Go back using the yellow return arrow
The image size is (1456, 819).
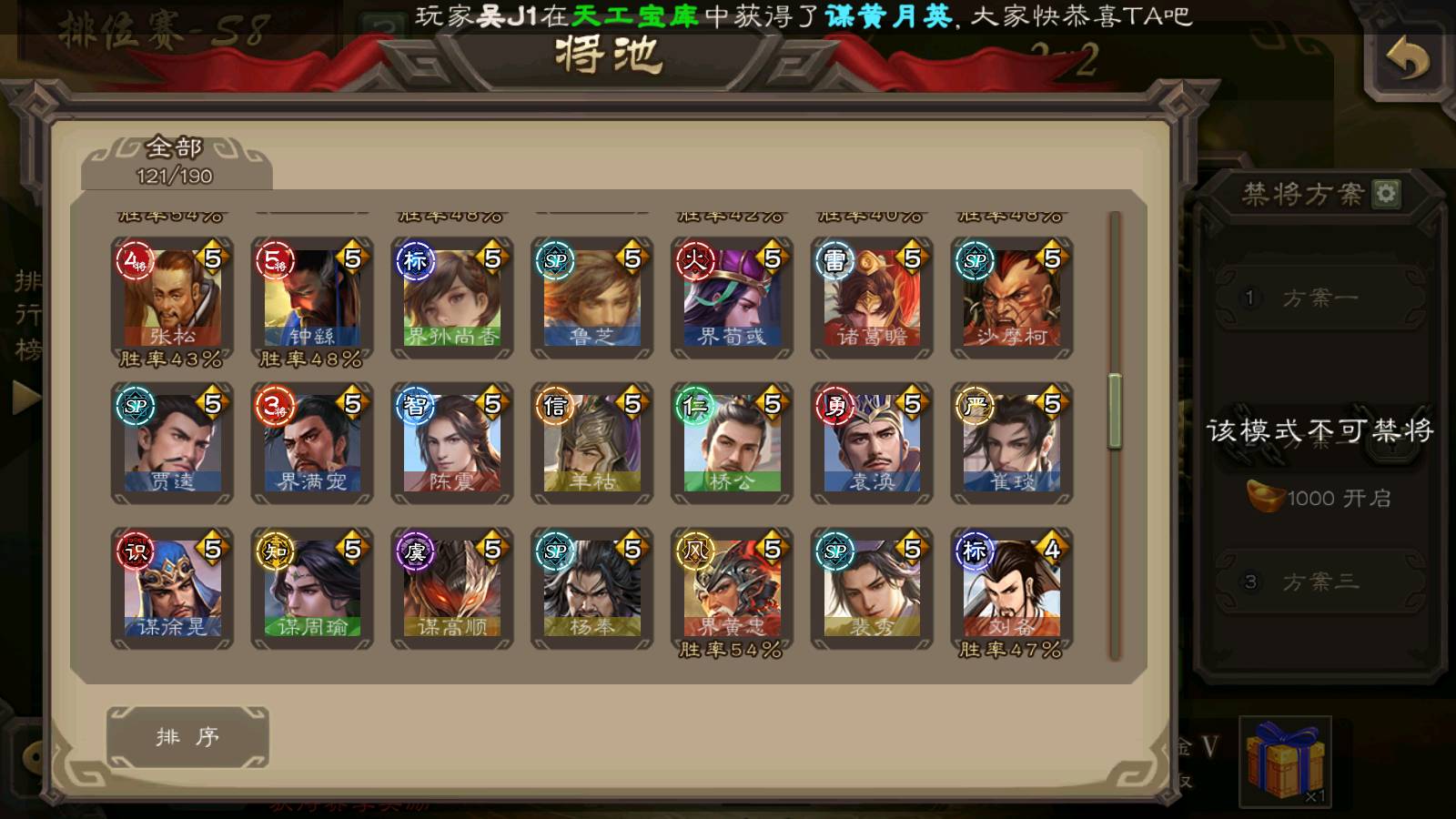[x=1407, y=60]
